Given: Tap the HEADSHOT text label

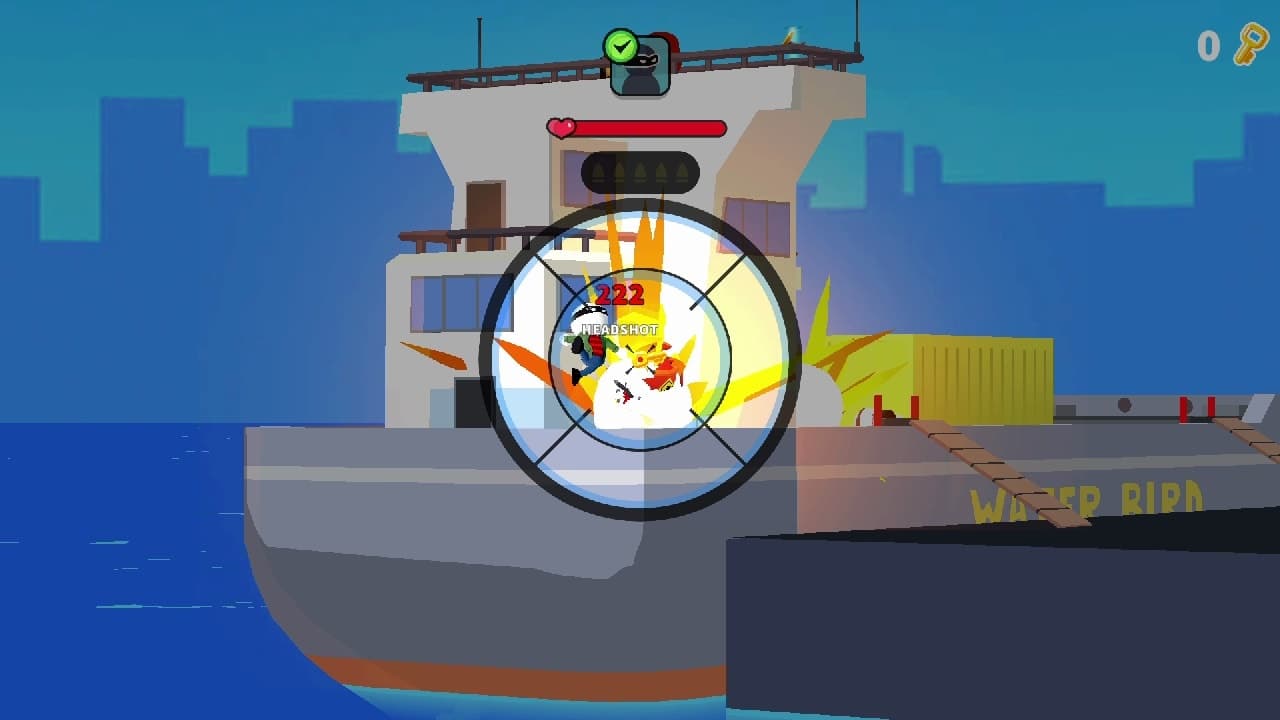Looking at the screenshot, I should click(620, 327).
